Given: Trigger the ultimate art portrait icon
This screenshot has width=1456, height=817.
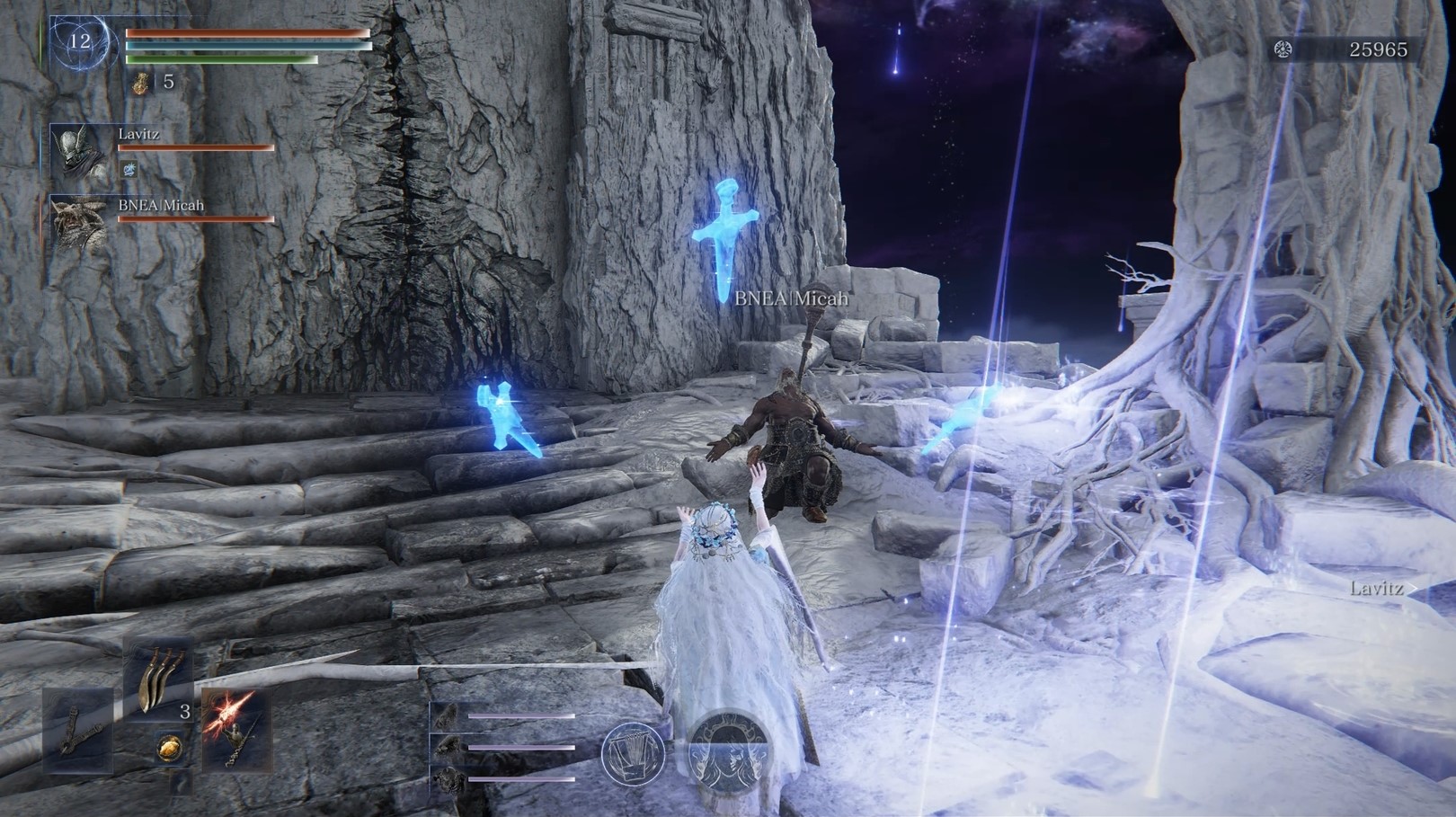Looking at the screenshot, I should 728,750.
